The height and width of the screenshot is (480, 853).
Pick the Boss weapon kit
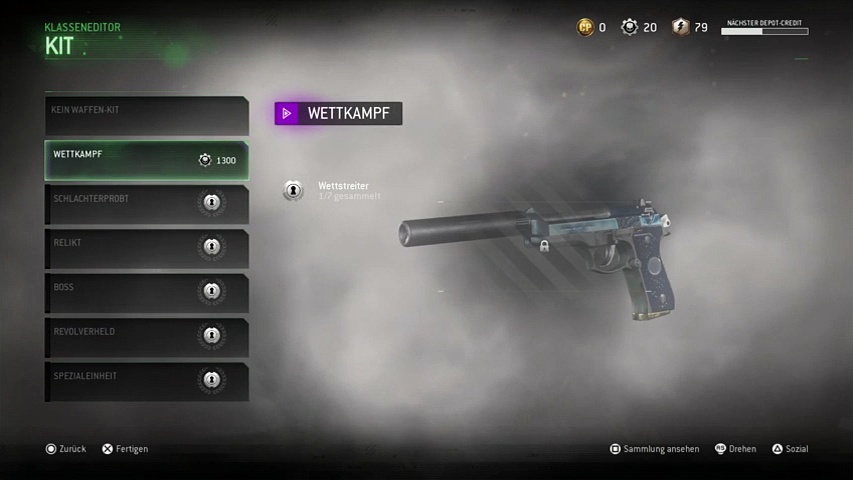coord(146,292)
